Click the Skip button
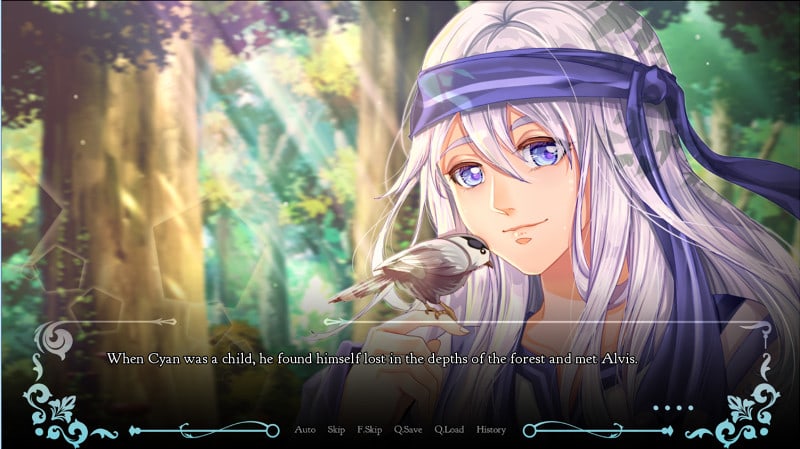800x449 pixels. tap(336, 430)
